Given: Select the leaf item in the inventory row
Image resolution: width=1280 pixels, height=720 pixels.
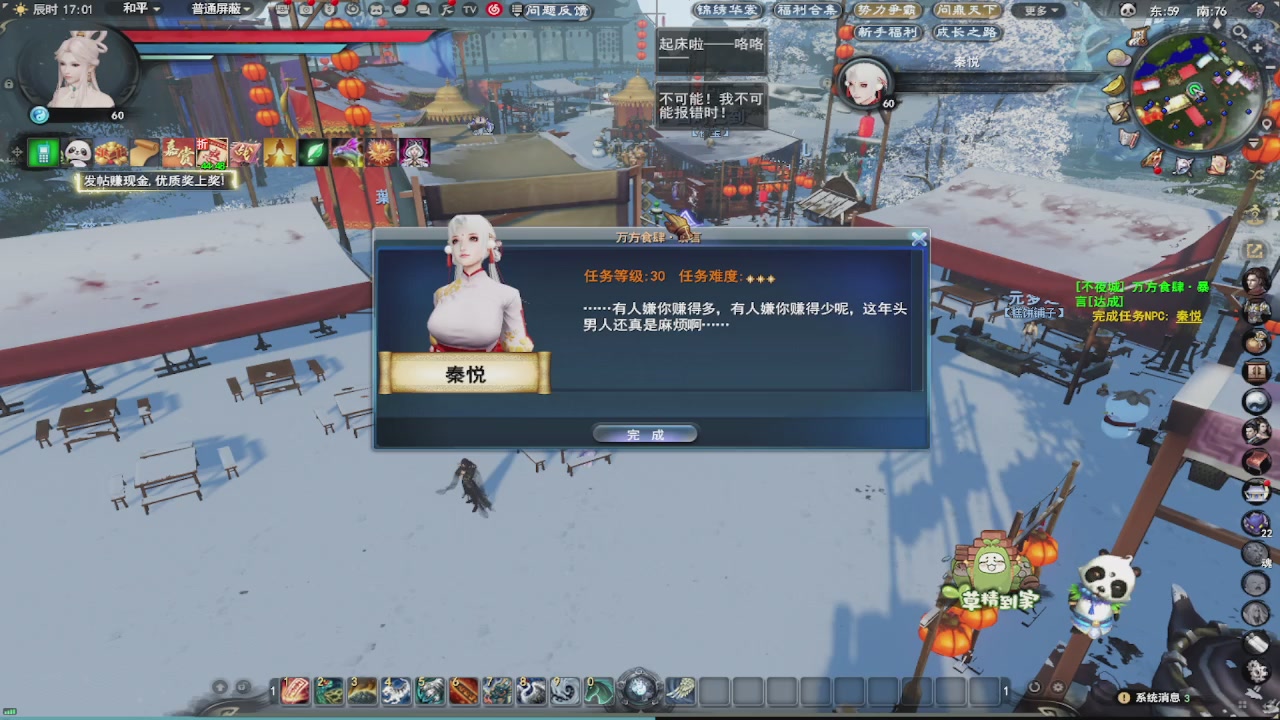Looking at the screenshot, I should [314, 155].
